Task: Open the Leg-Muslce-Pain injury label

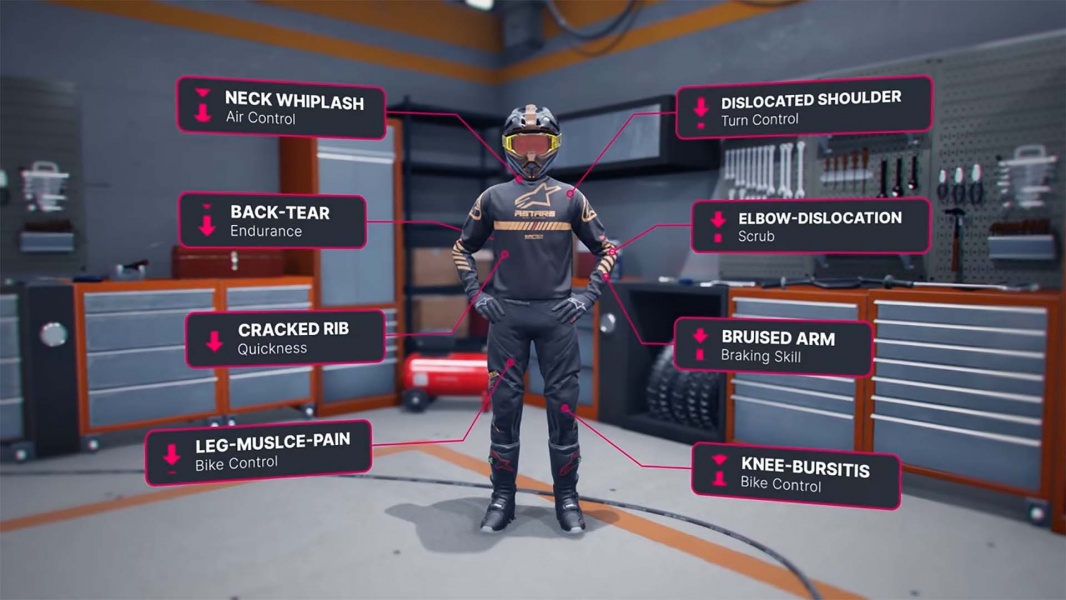Action: coord(260,452)
